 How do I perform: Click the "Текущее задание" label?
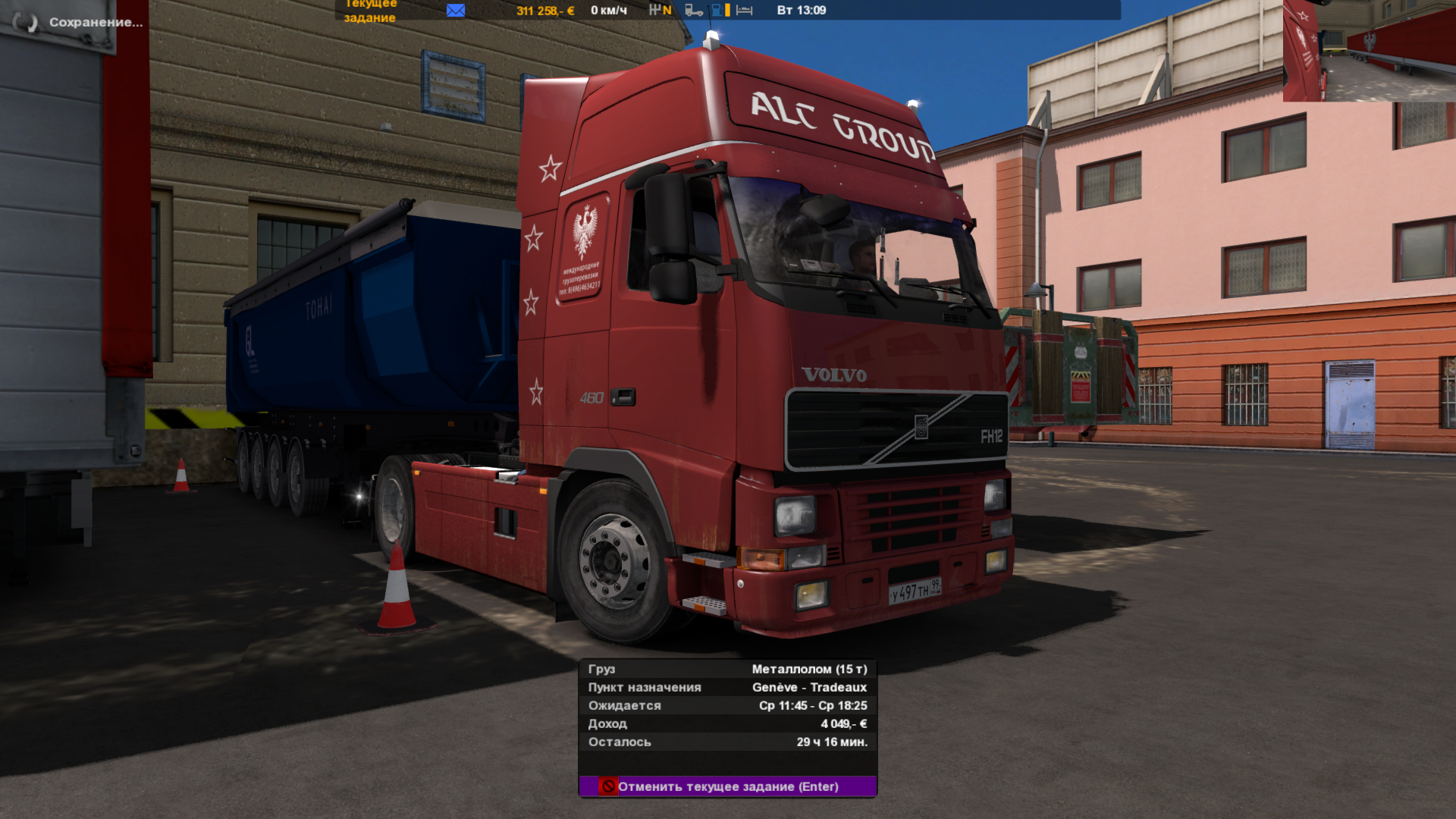tap(370, 11)
